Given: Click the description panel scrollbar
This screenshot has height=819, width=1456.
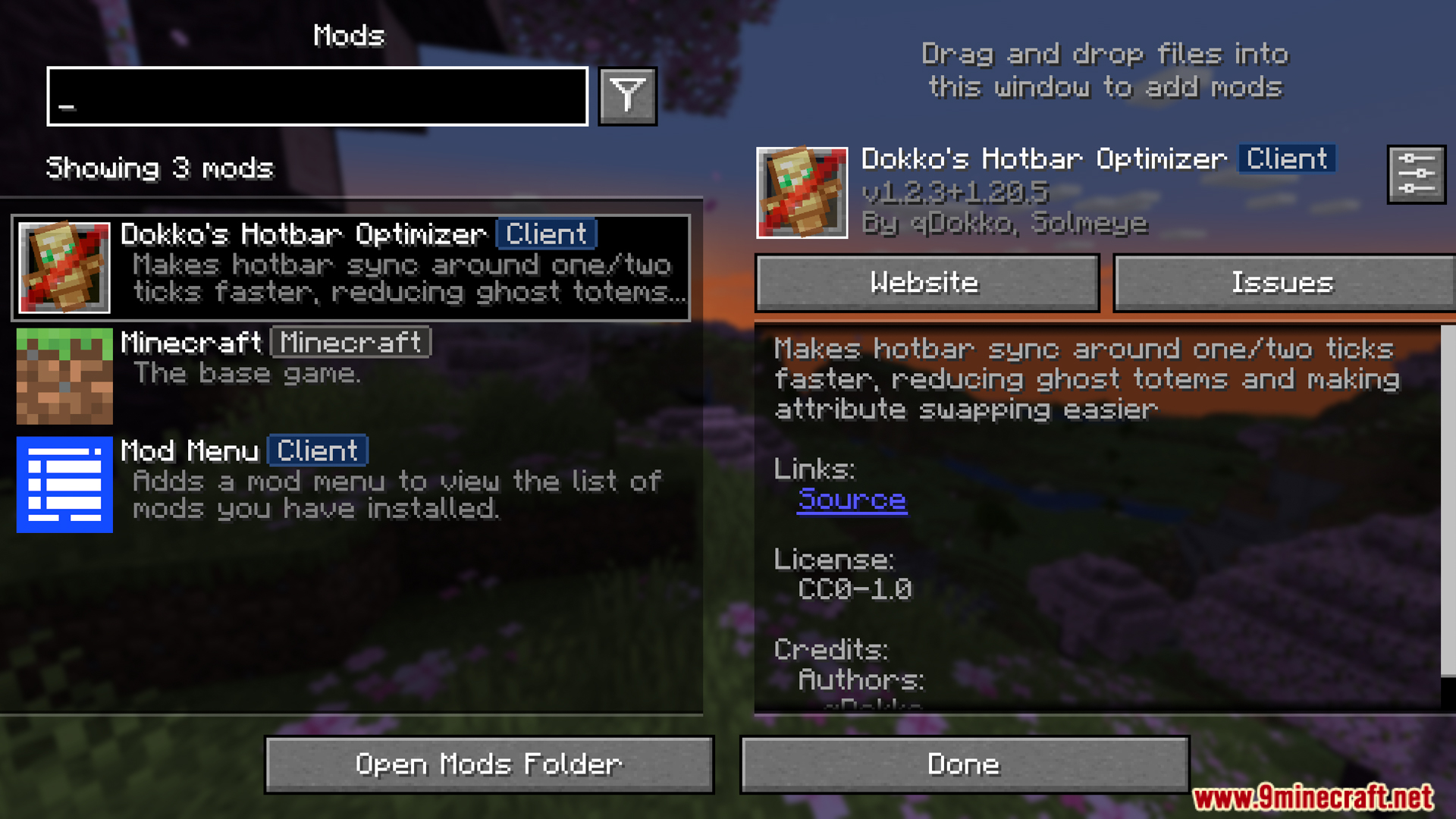Looking at the screenshot, I should 1448,500.
